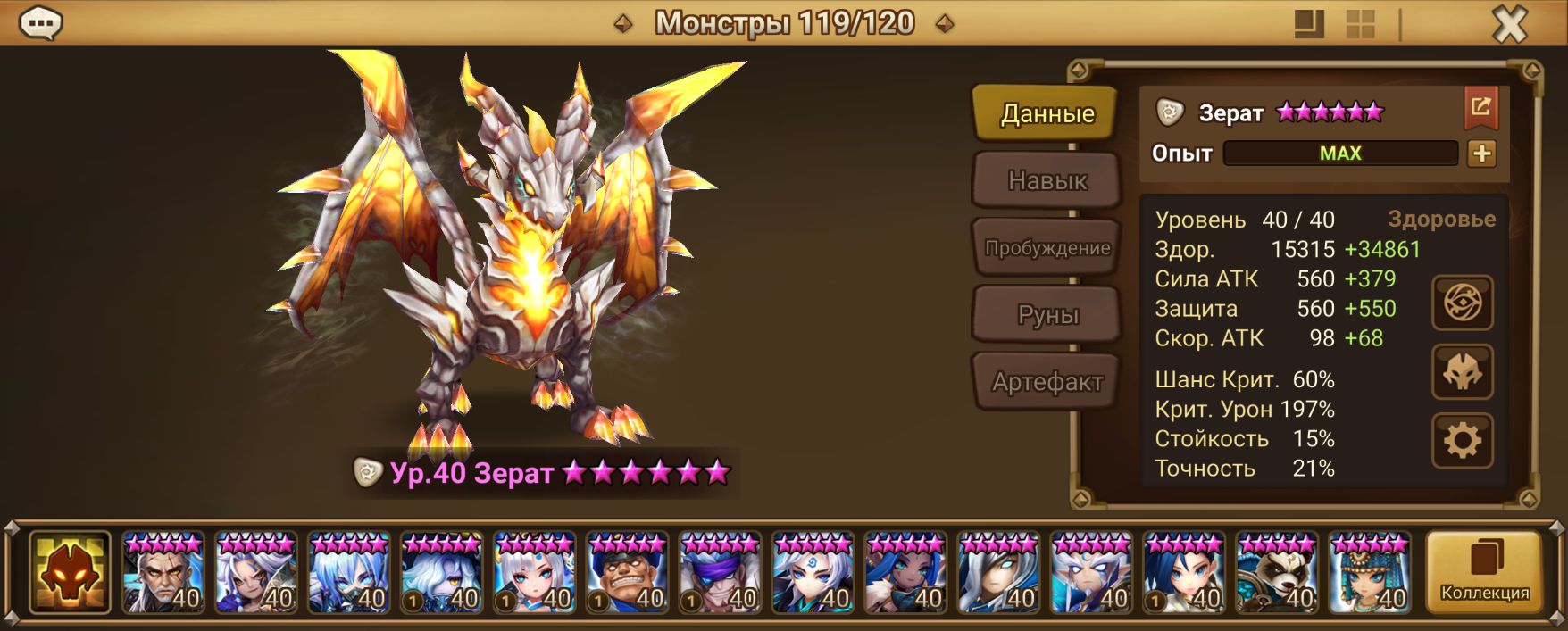Screen dimensions: 1568x631
Task: Select the Пробуждение tab
Action: pos(1047,248)
